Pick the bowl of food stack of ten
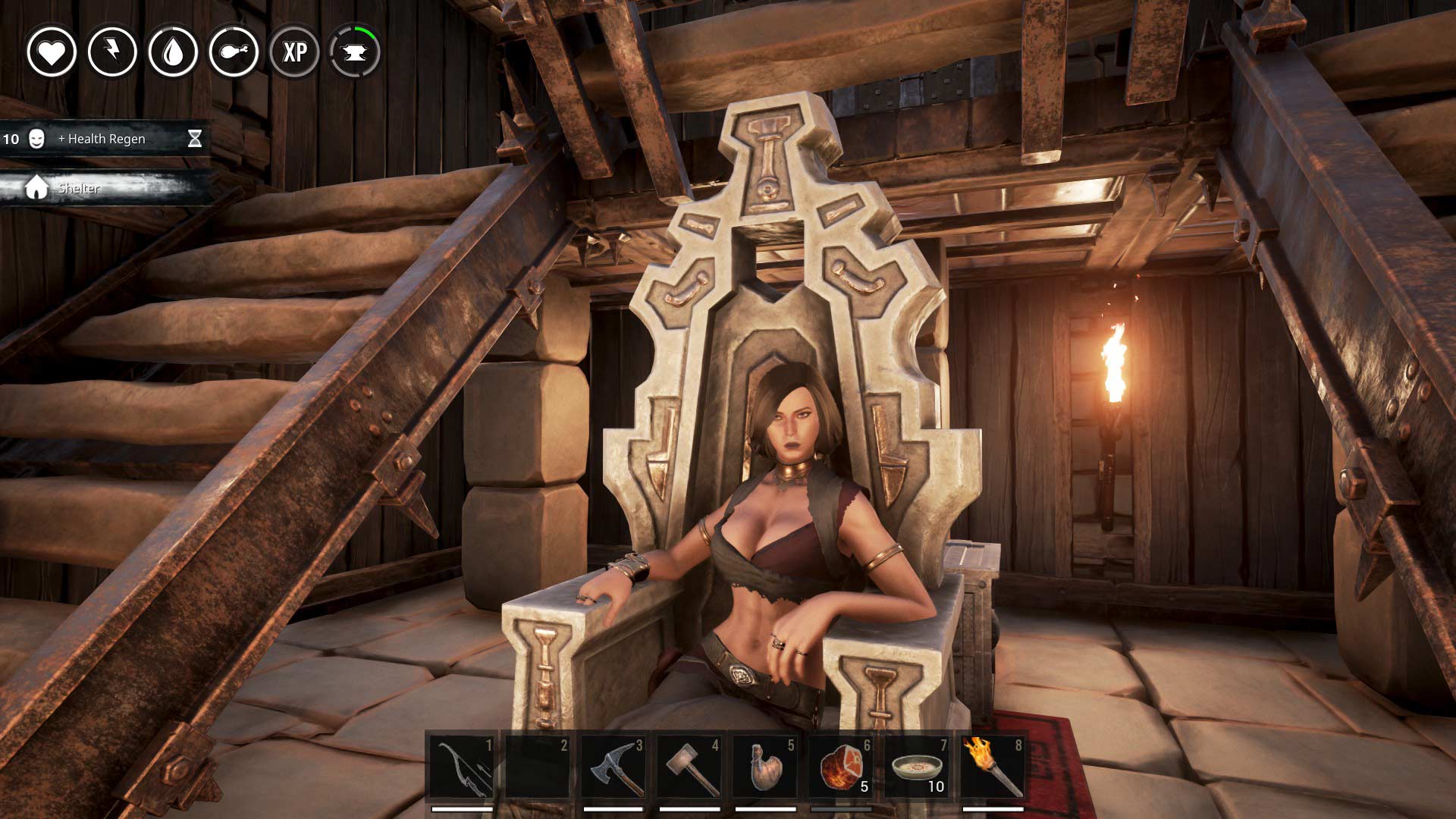This screenshot has height=819, width=1456. 917,767
